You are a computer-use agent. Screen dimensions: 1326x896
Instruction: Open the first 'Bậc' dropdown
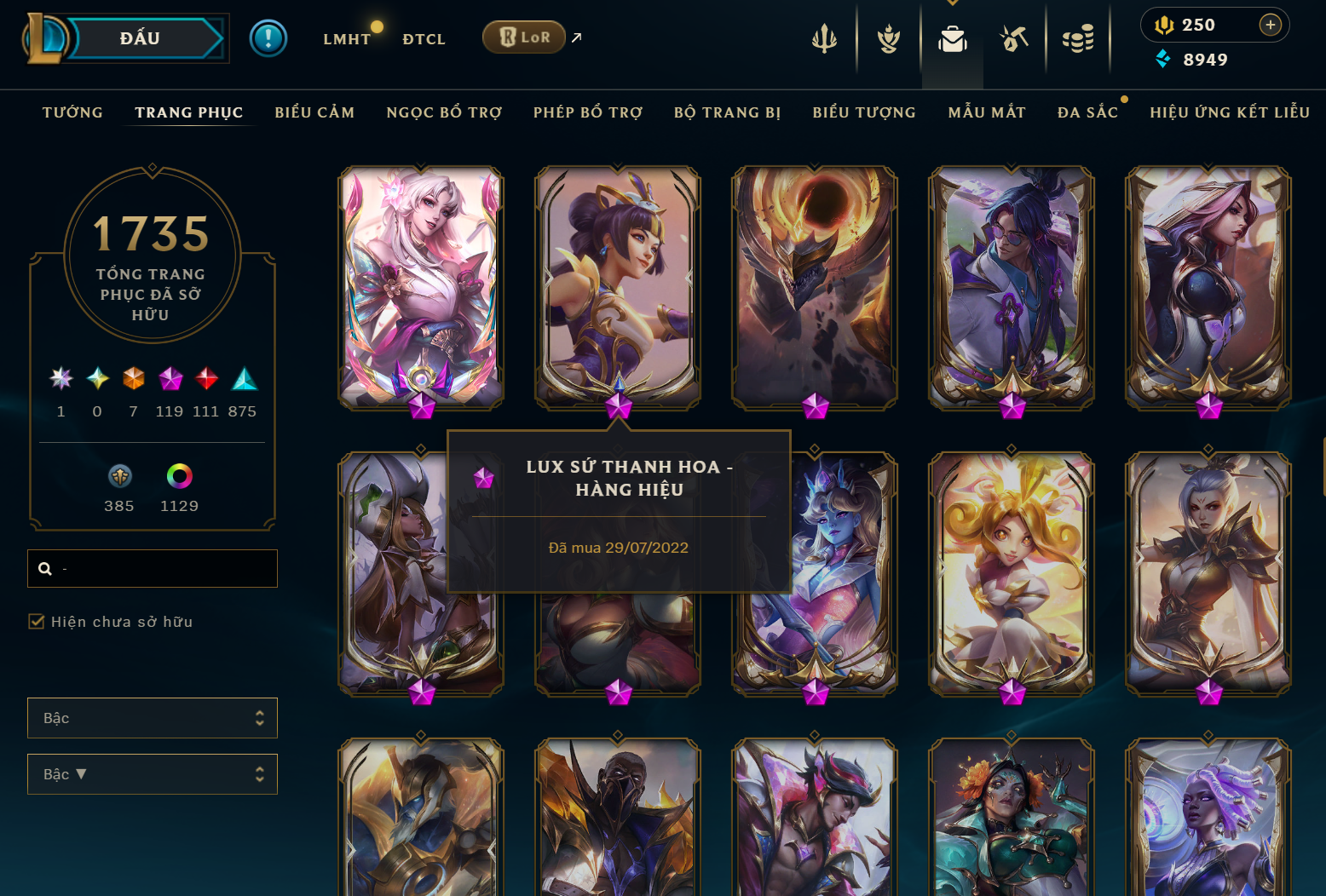pyautogui.click(x=152, y=717)
